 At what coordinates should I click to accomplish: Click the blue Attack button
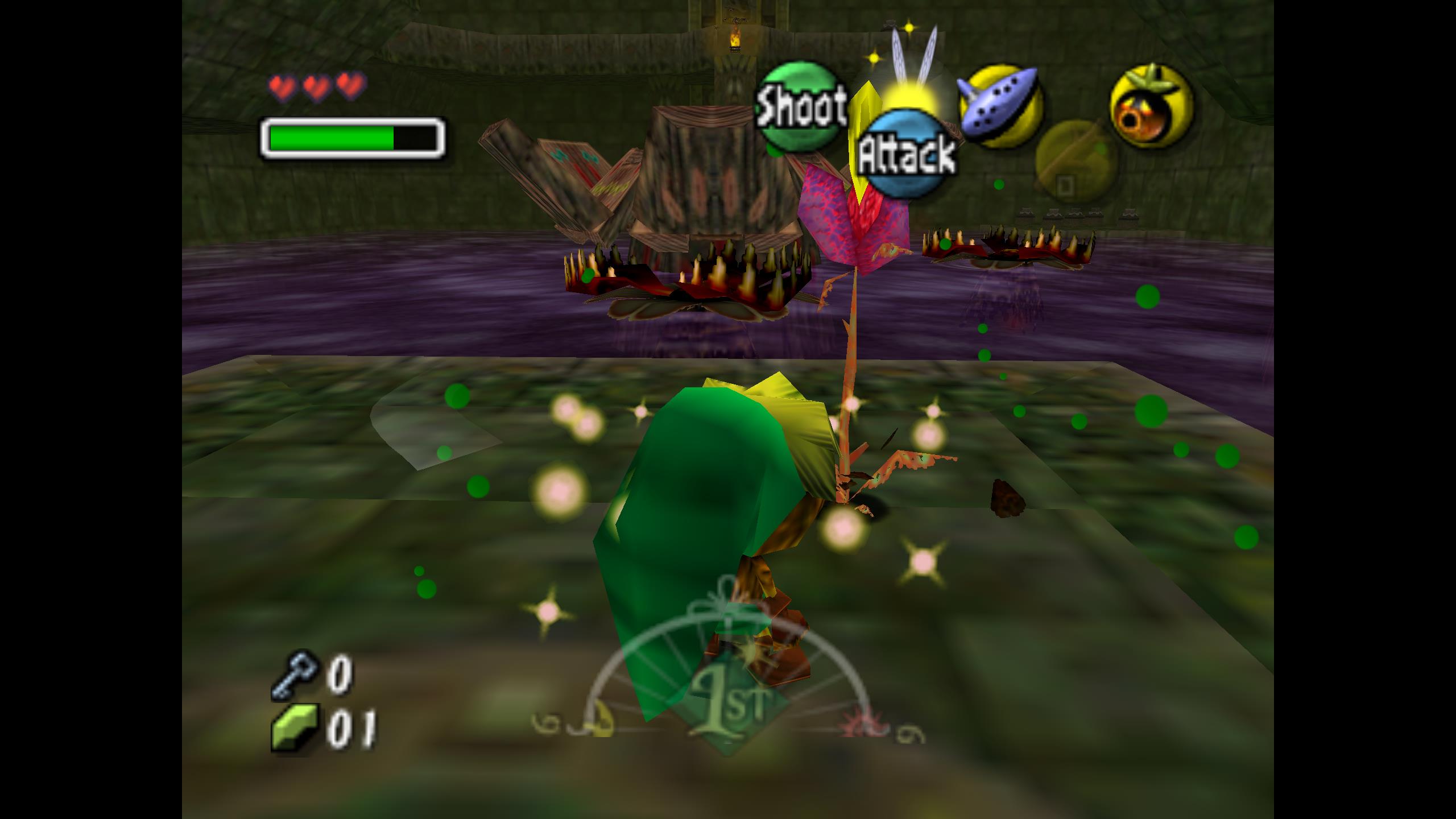pyautogui.click(x=907, y=154)
